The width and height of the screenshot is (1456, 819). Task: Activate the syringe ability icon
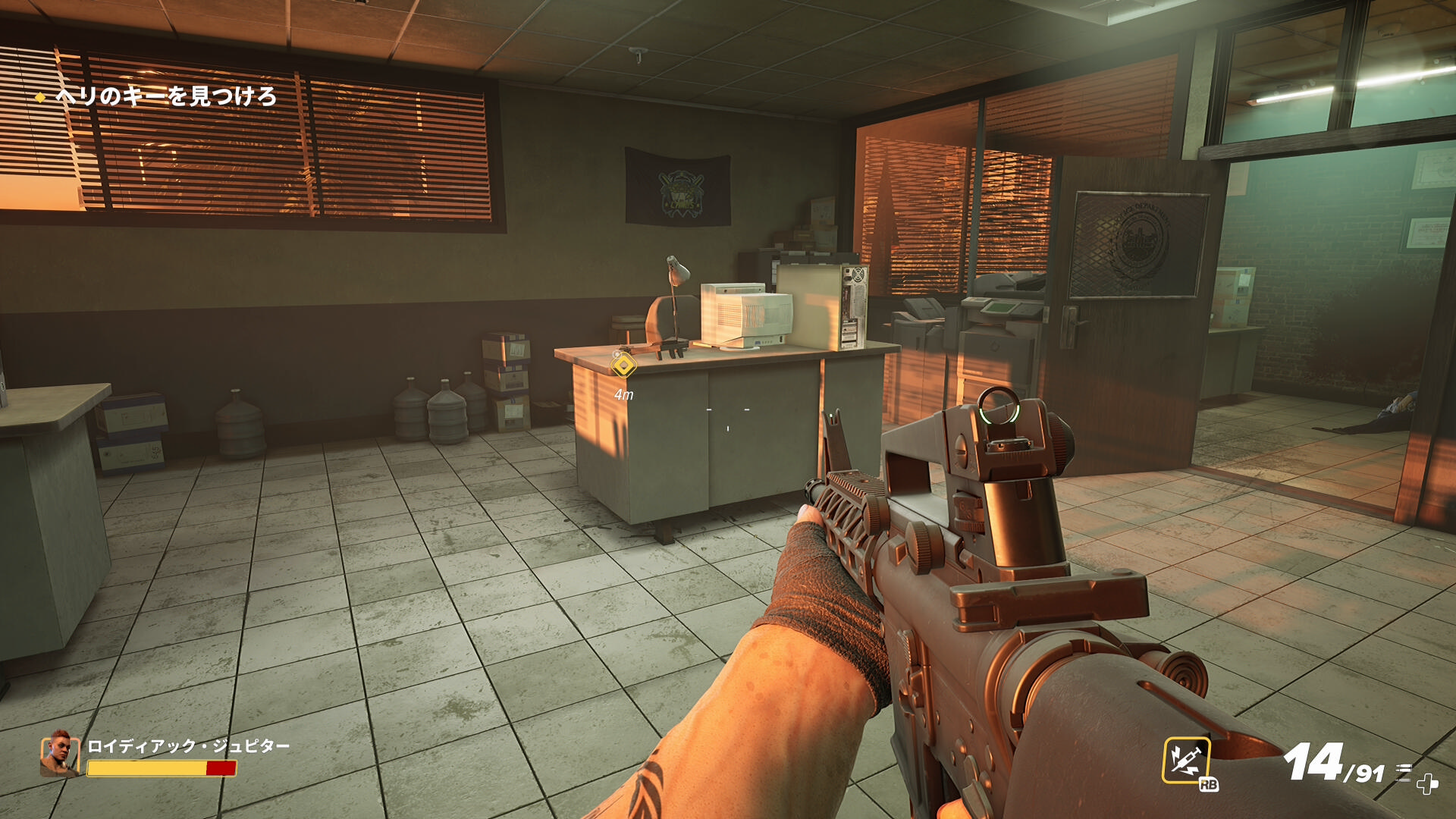tap(1185, 760)
